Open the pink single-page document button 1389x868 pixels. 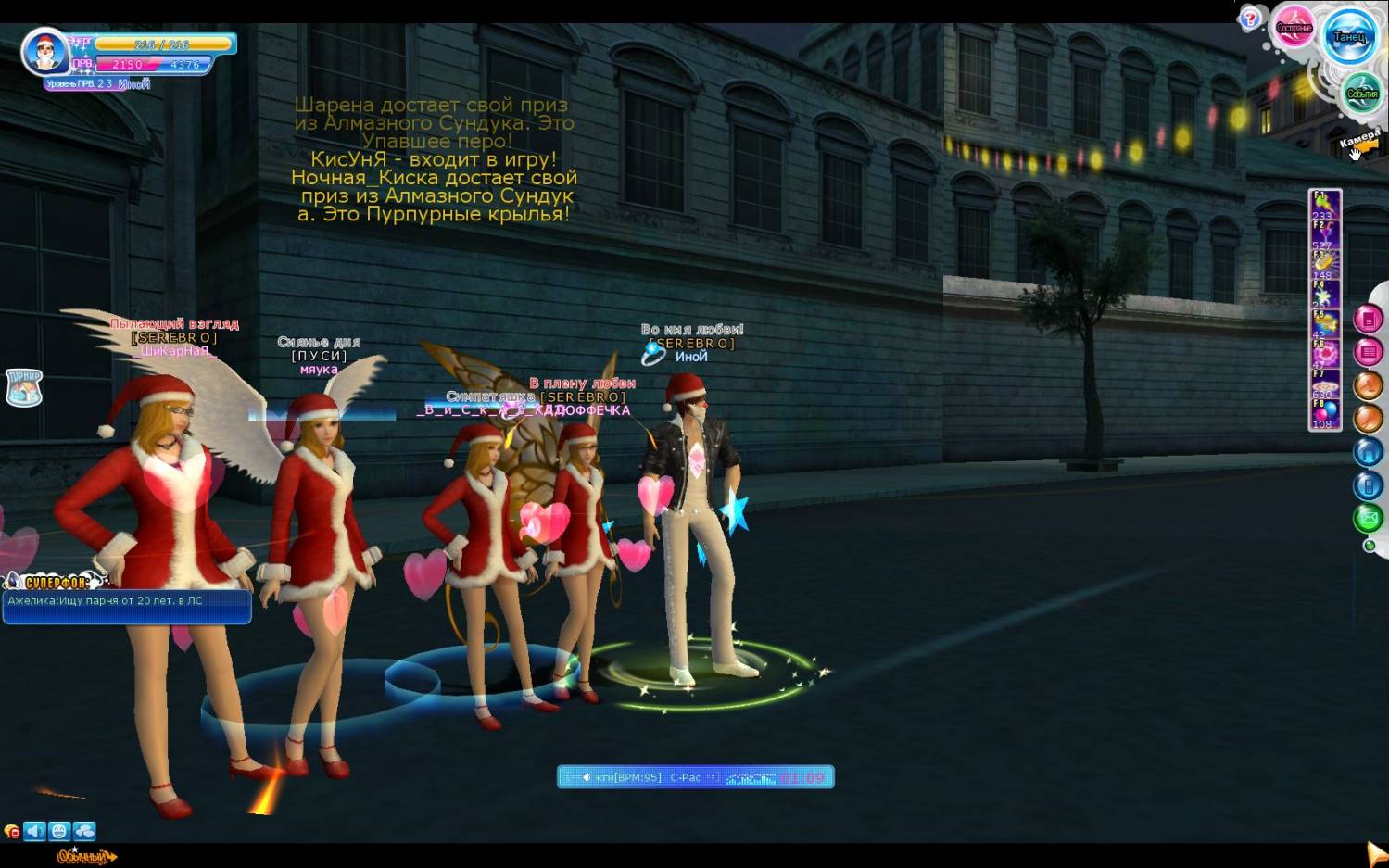pos(1369,320)
